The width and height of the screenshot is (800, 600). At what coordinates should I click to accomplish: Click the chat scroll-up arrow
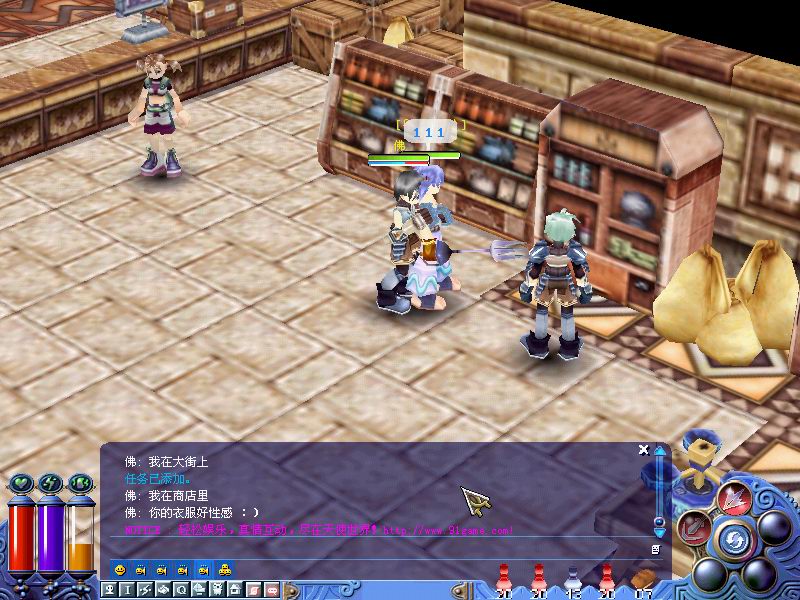click(659, 452)
